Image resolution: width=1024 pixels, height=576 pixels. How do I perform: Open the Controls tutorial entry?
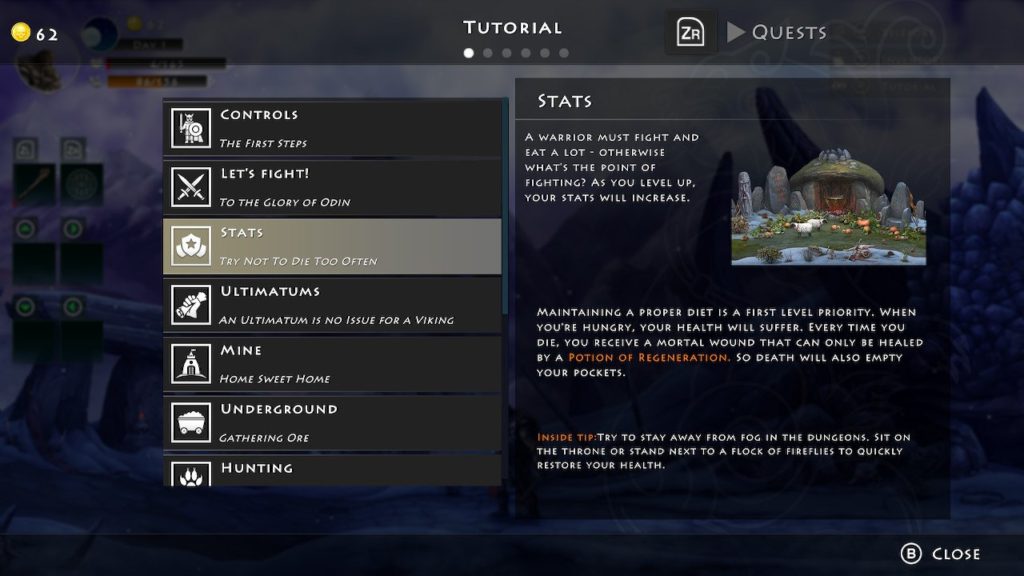[332, 128]
